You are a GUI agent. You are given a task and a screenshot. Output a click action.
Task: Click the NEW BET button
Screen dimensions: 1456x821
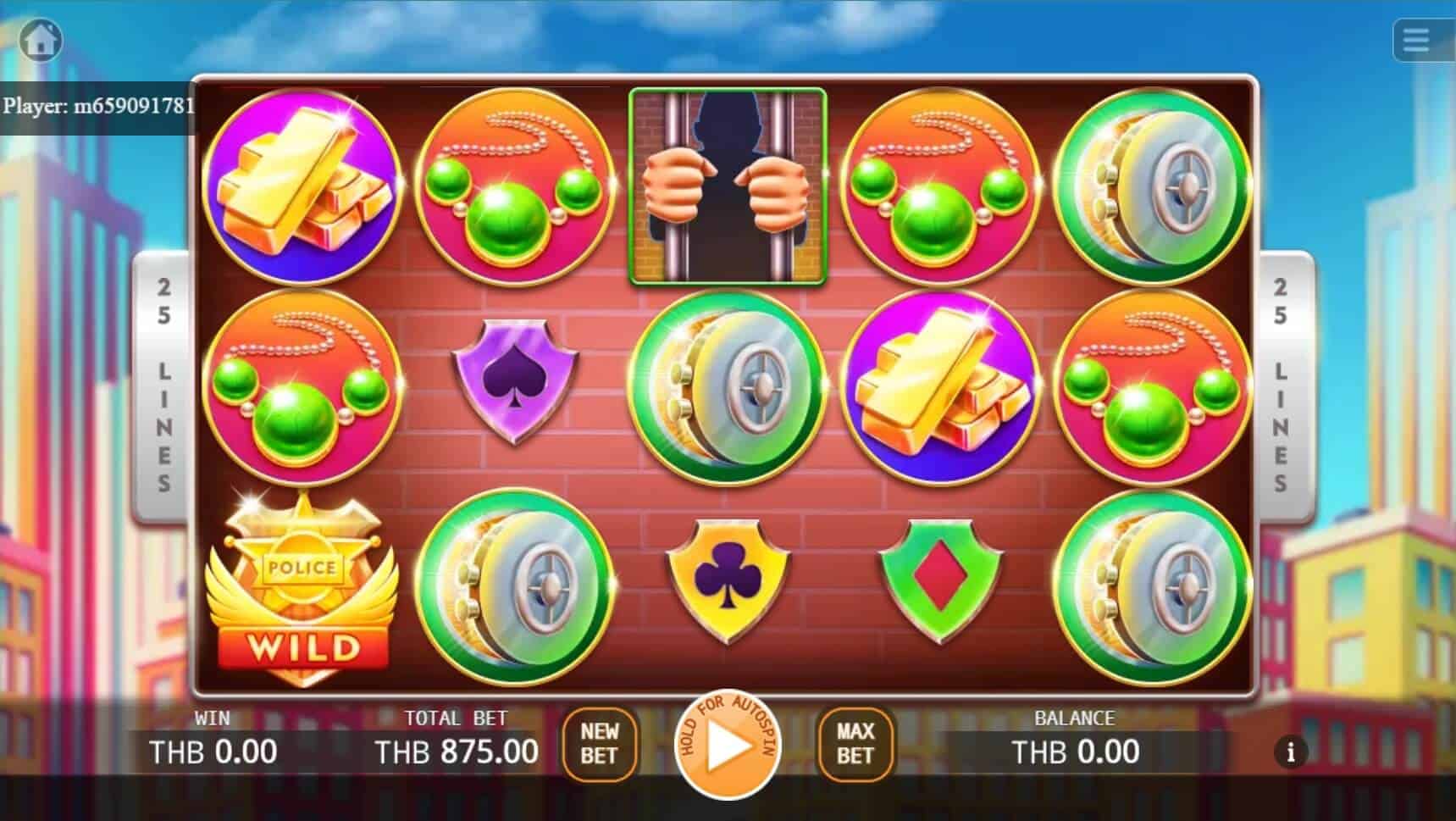tap(600, 744)
